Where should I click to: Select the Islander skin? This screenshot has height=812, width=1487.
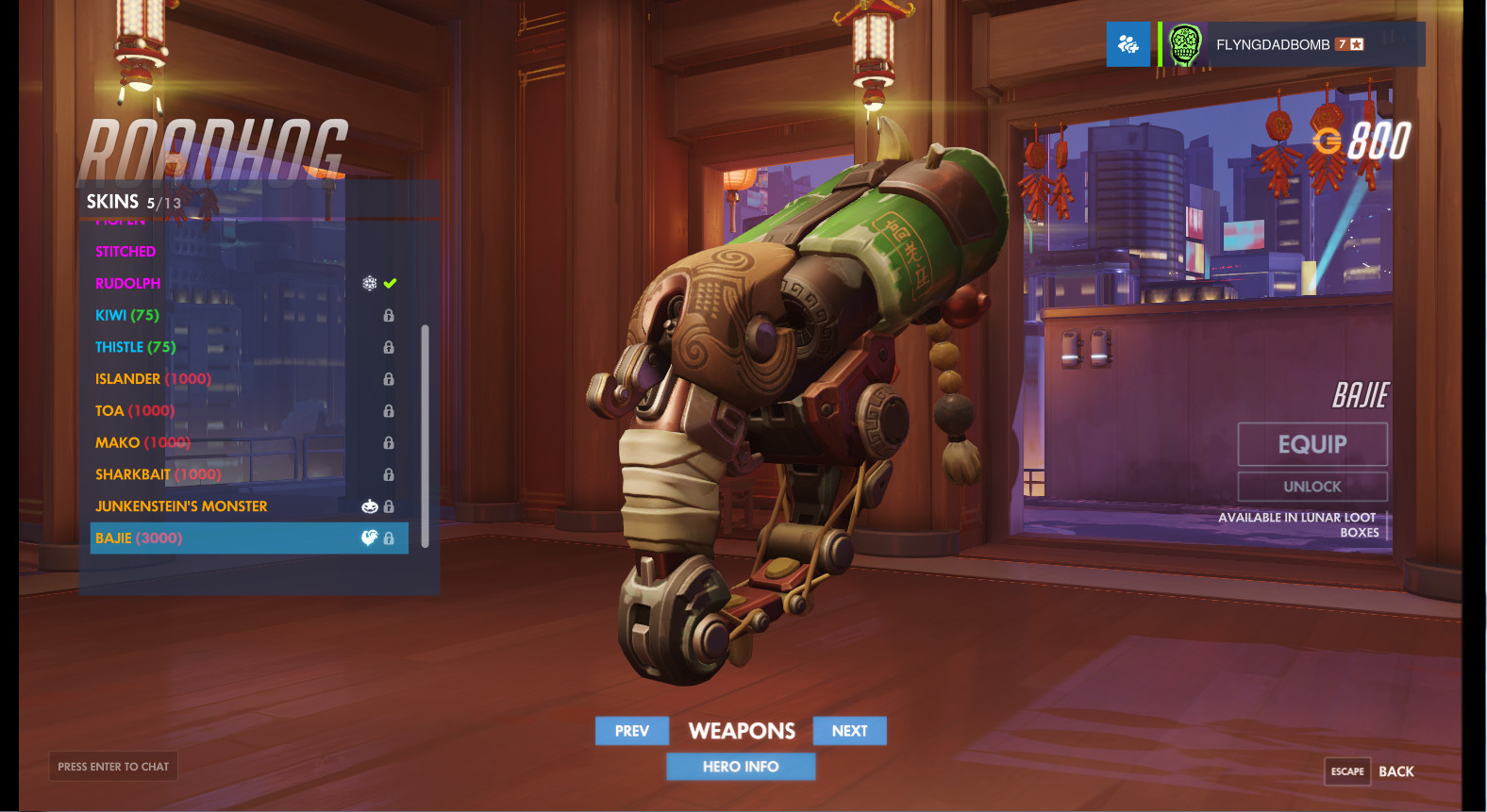[x=153, y=379]
